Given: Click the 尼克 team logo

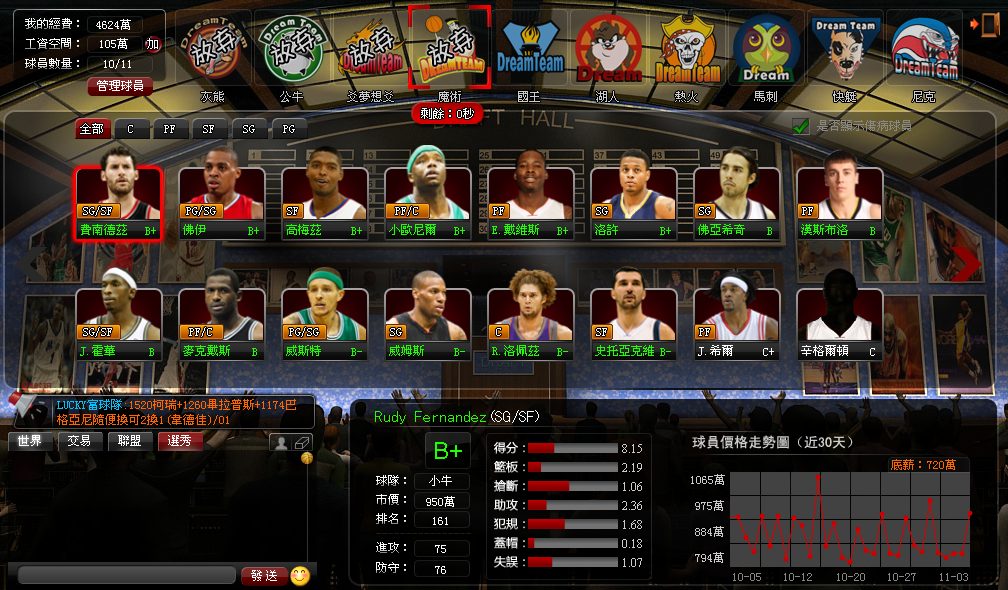Looking at the screenshot, I should (924, 50).
